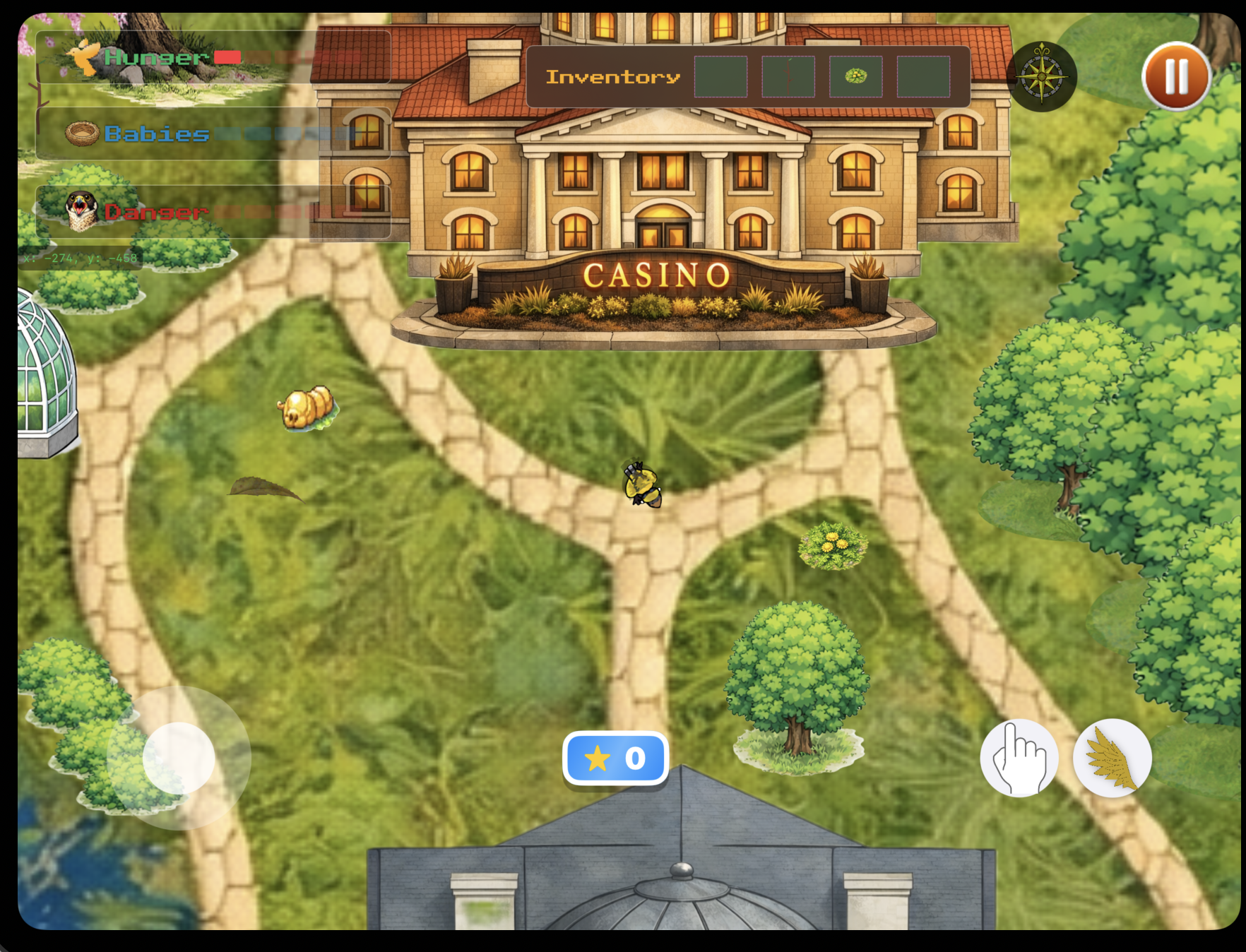Tap the virtual joystick control
Screen dimensions: 1246x952
click(179, 757)
